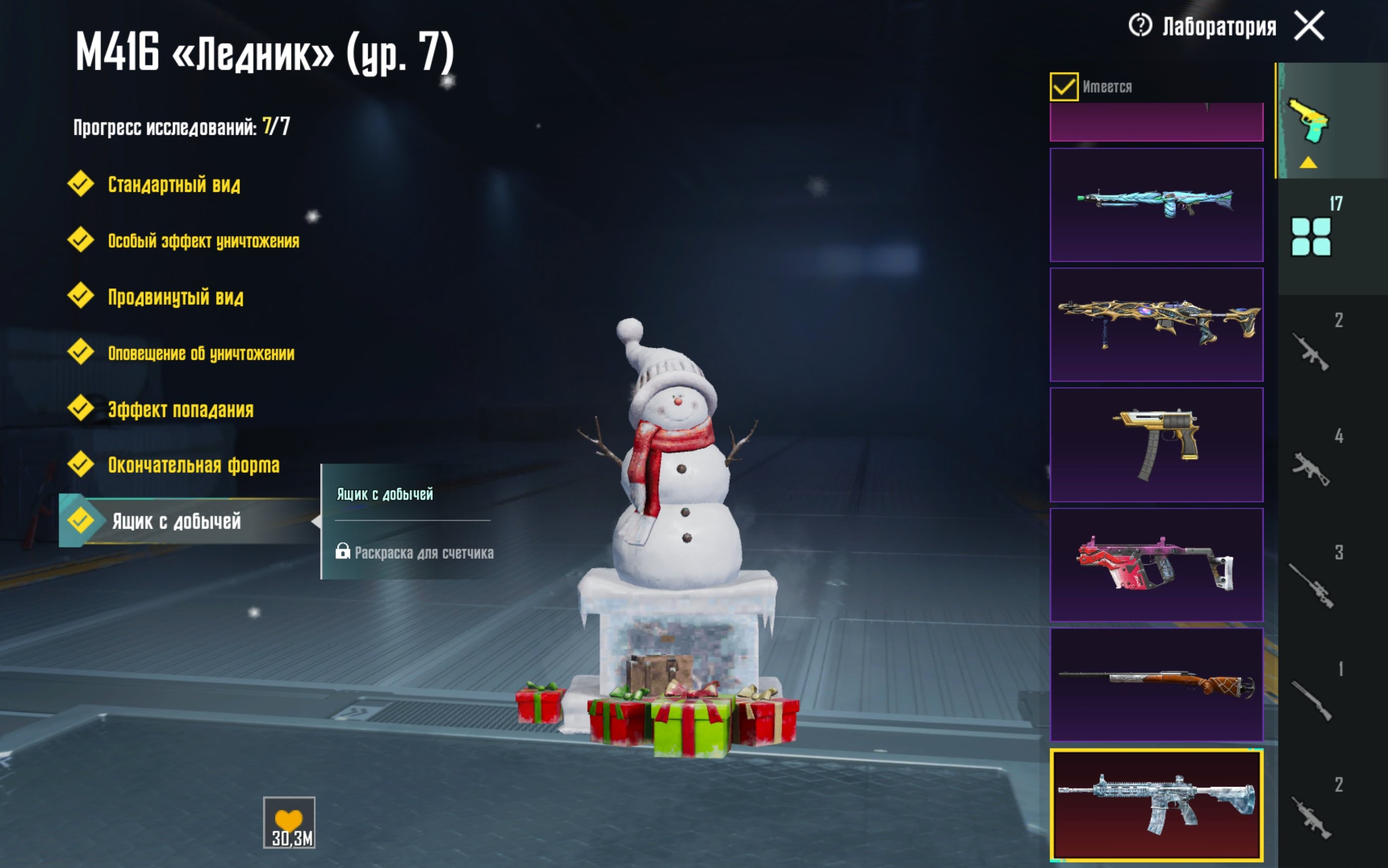The image size is (1388, 868).
Task: Select Продвинутый вид upgrade entry
Action: pos(175,297)
